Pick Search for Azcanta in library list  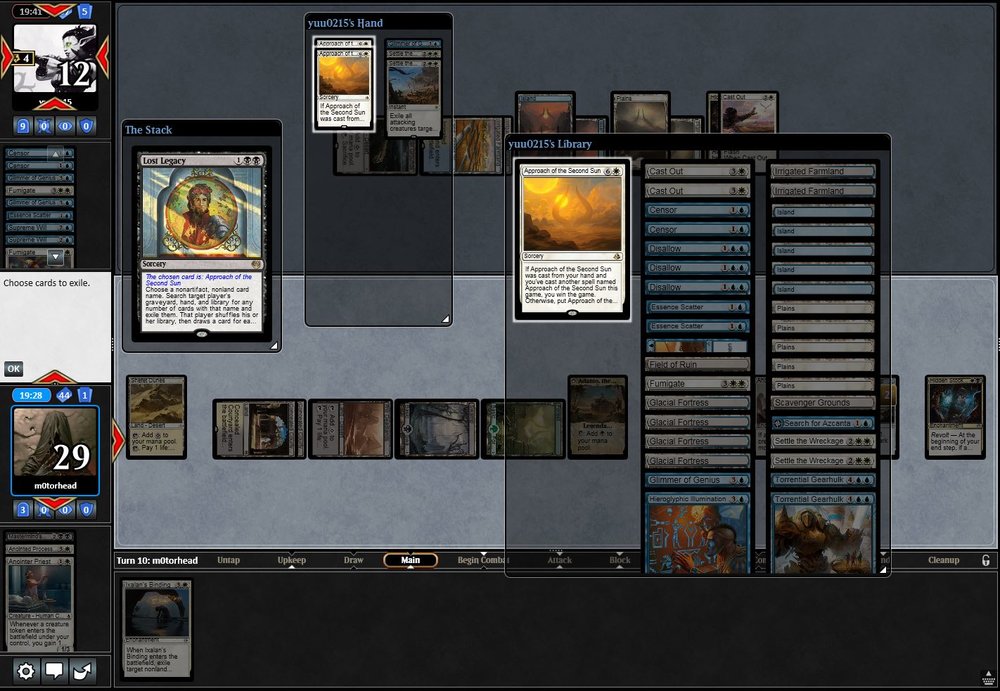tap(823, 423)
